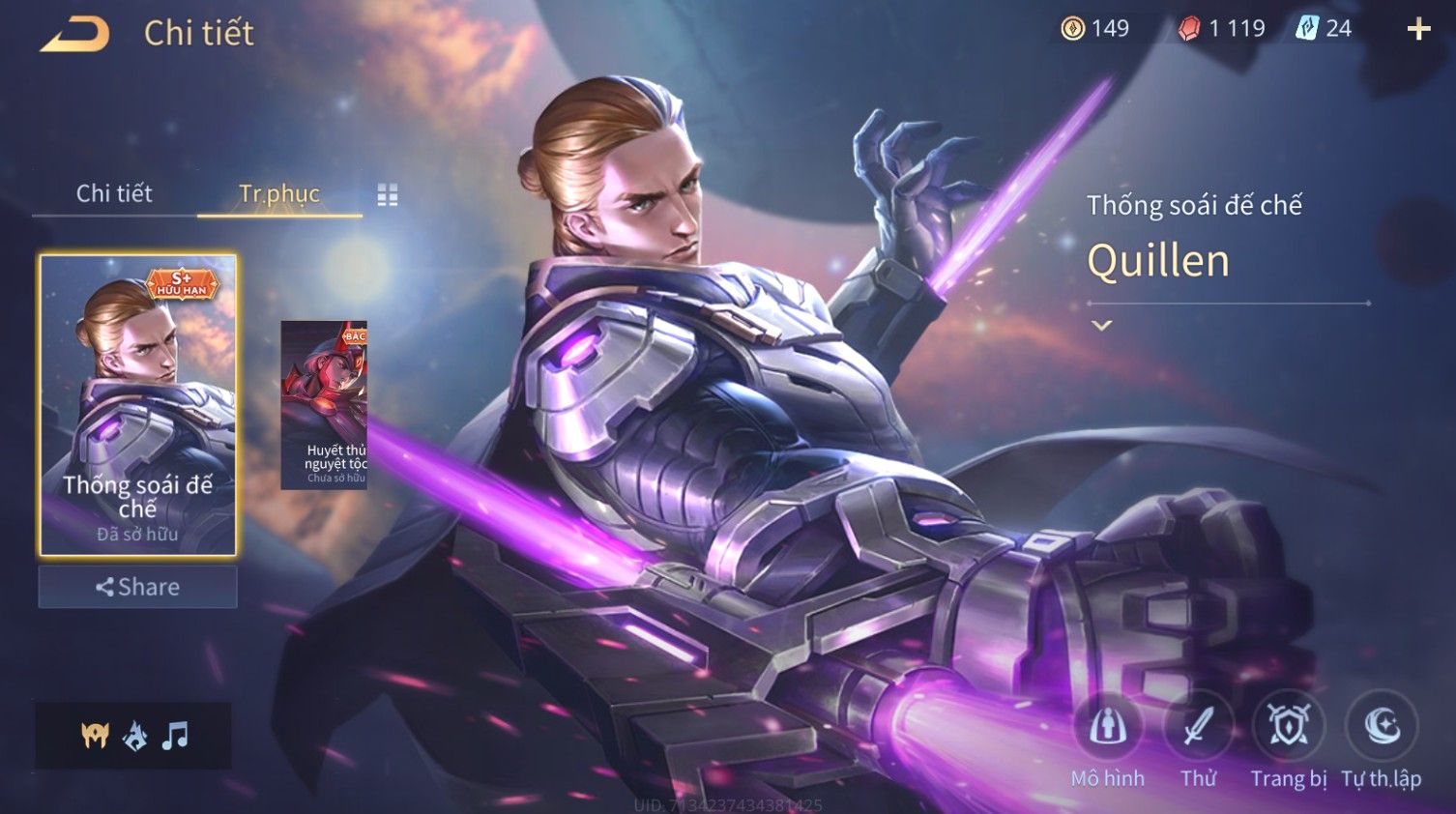
Task: Share this skin
Action: click(x=137, y=587)
